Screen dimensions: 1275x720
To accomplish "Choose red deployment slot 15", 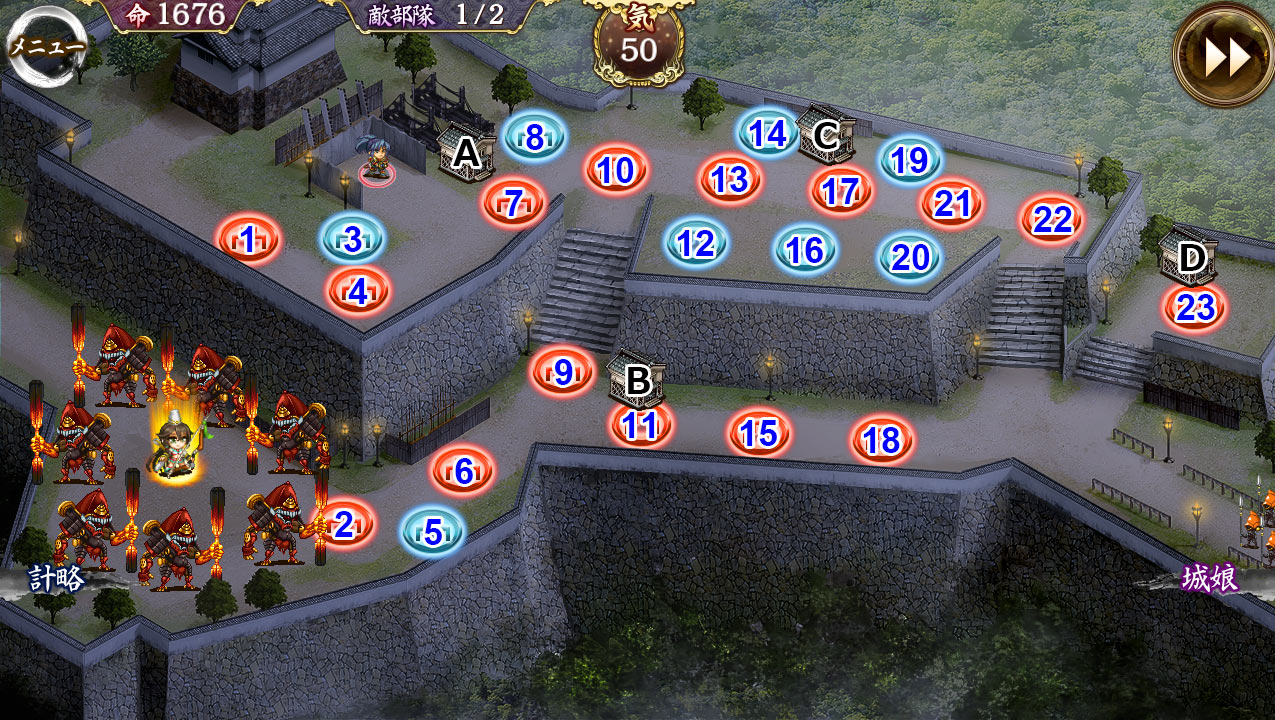I will pyautogui.click(x=759, y=433).
